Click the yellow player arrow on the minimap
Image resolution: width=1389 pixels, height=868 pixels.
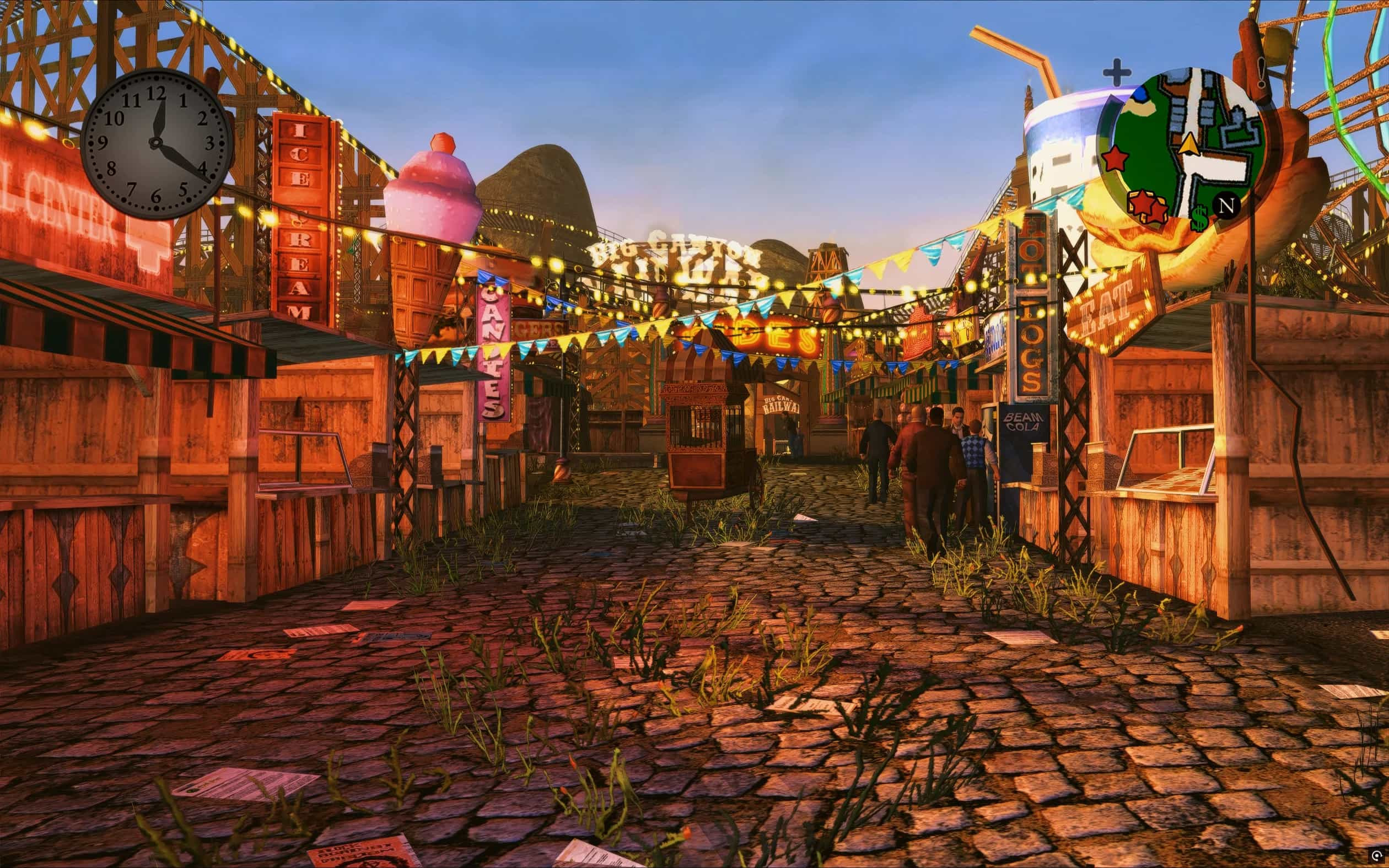(1190, 144)
